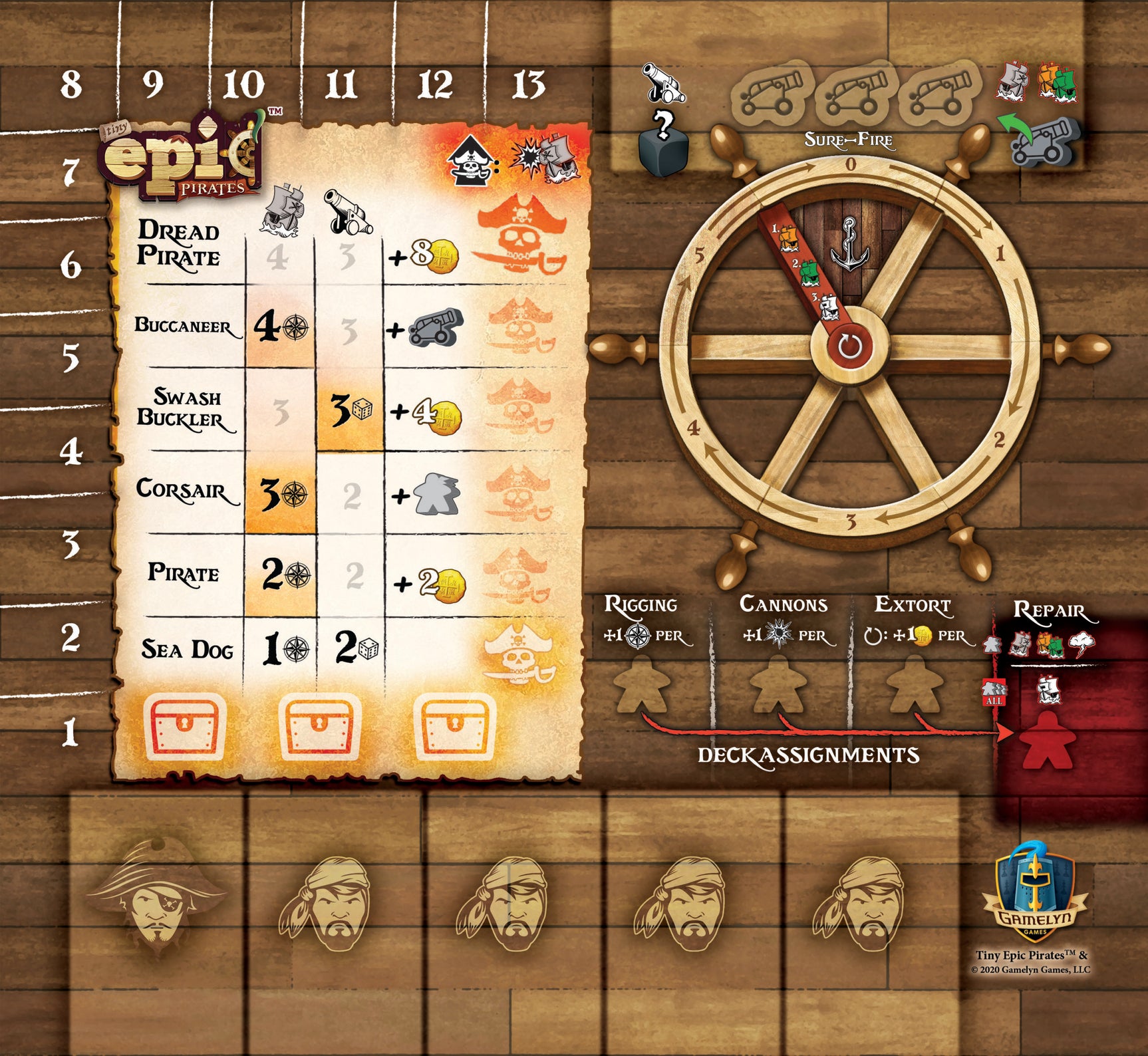The image size is (1148, 1056).
Task: Select the Sea Dog rank row
Action: 186,649
